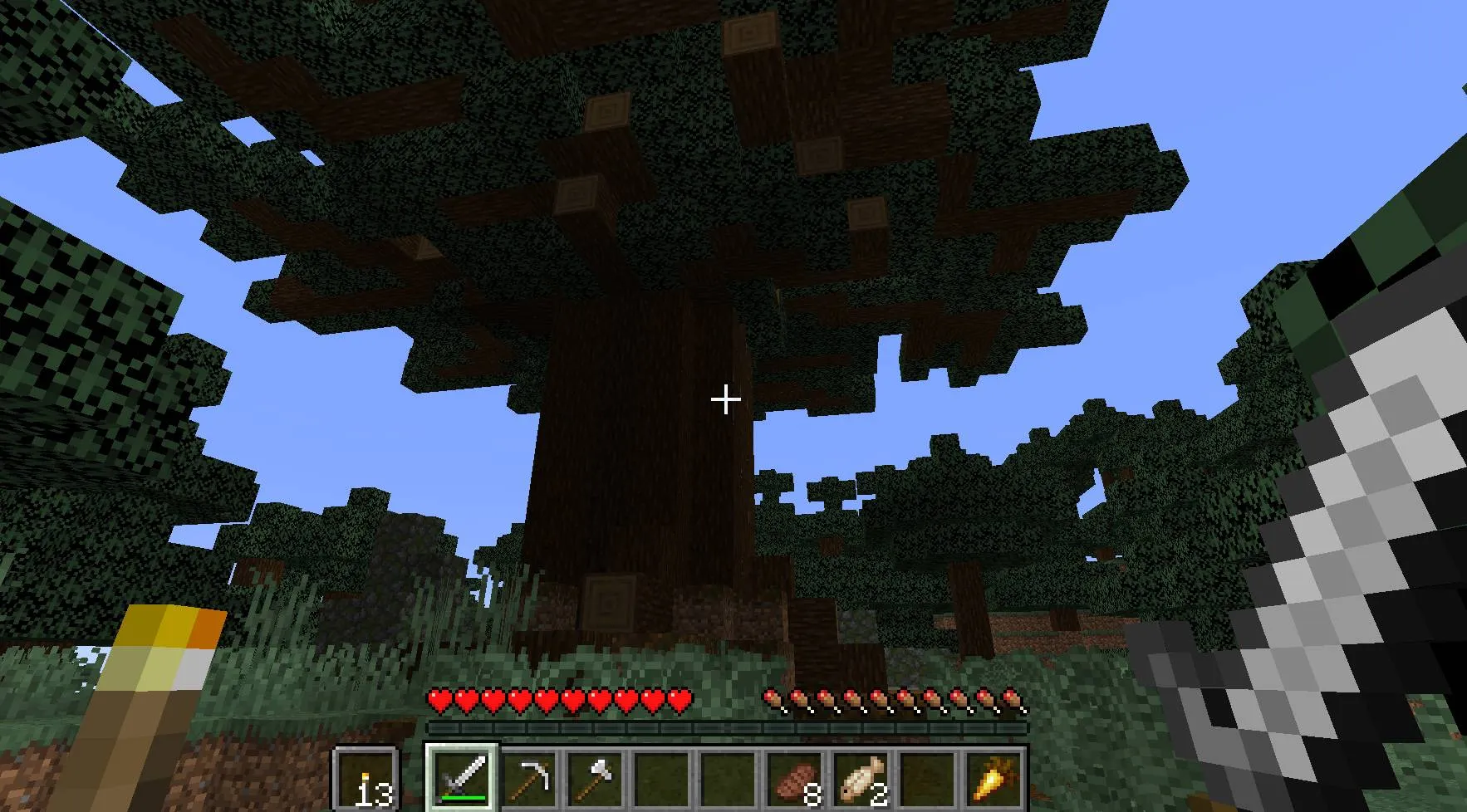The height and width of the screenshot is (812, 1467).
Task: Click the leftmost red heart icon
Action: (x=438, y=700)
